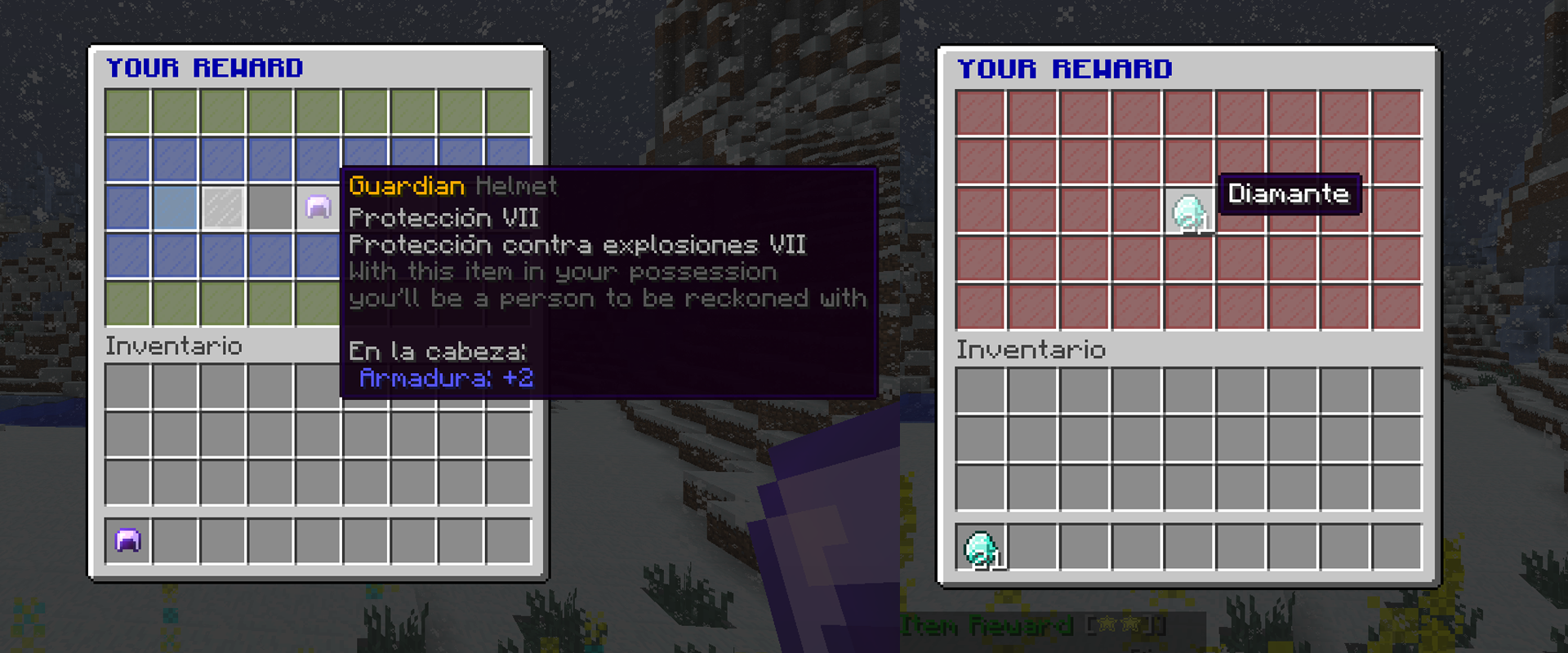Click the light blue glass pane slot

[x=175, y=211]
